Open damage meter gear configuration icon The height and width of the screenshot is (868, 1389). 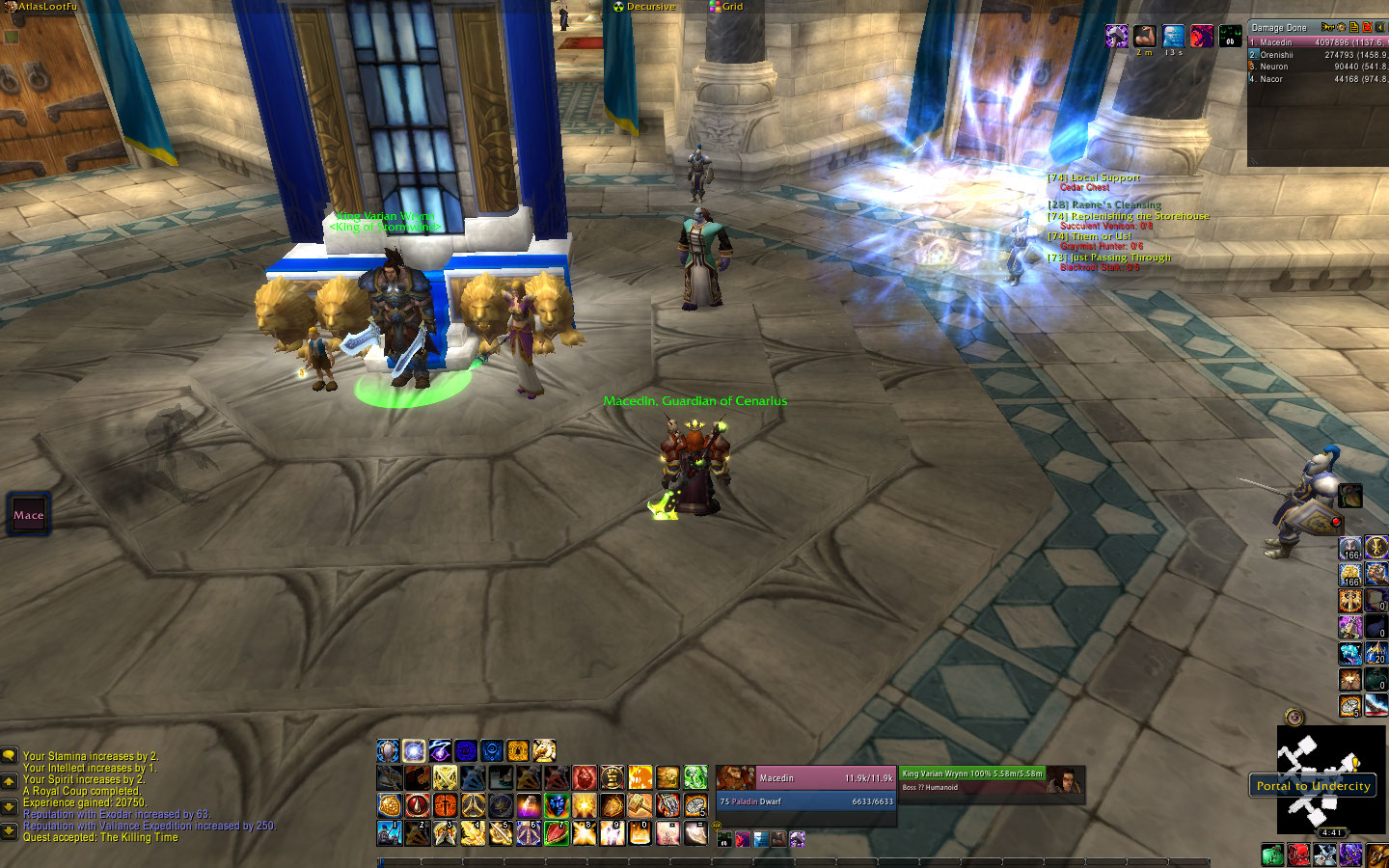(1341, 27)
